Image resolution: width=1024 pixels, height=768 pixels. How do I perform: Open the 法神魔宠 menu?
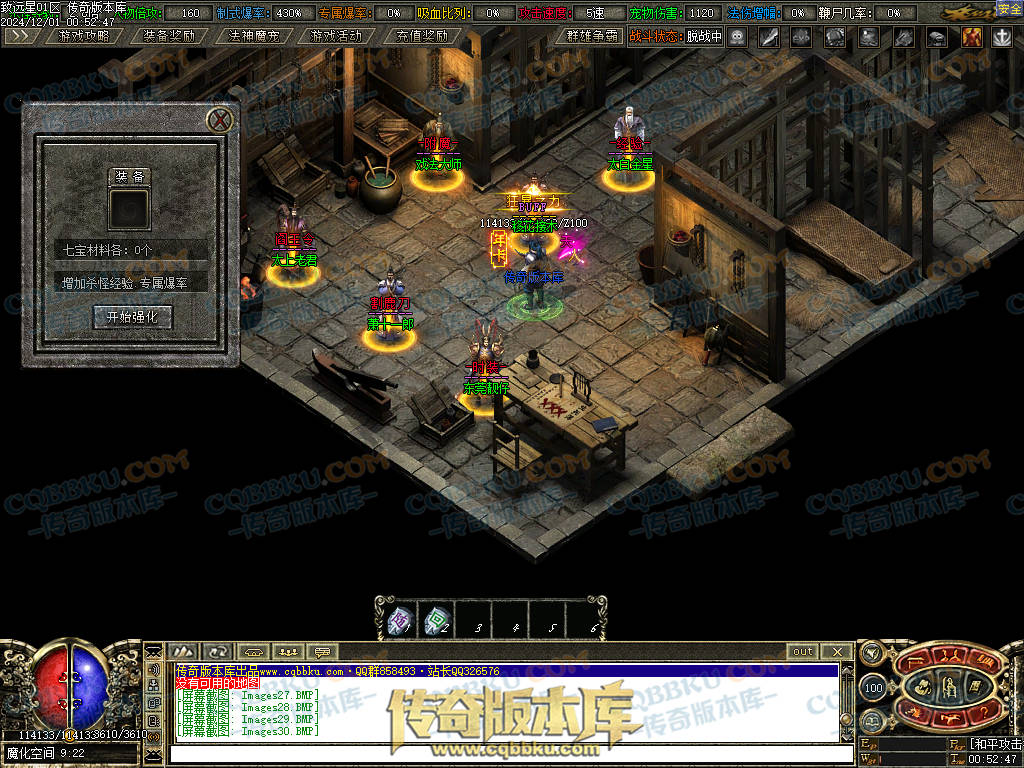[253, 36]
